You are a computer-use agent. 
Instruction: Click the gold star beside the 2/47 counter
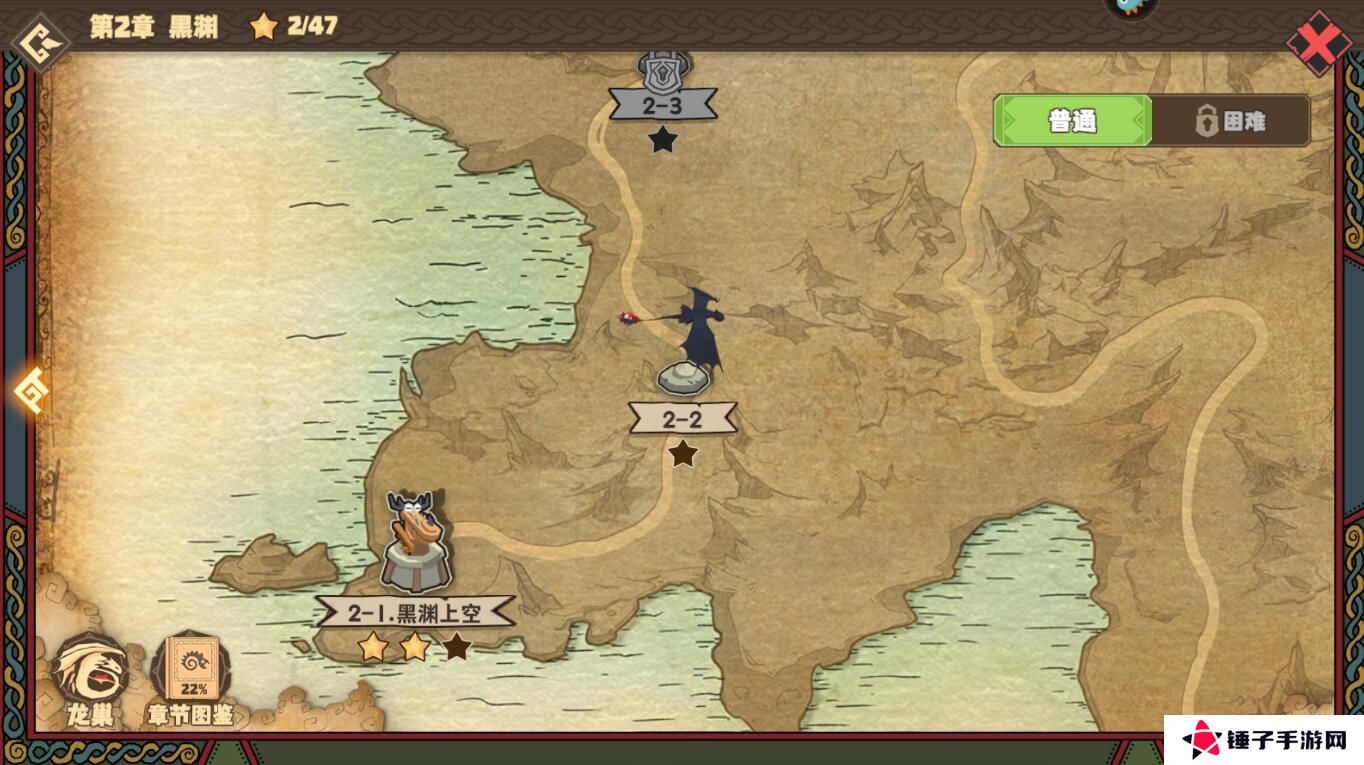[264, 27]
